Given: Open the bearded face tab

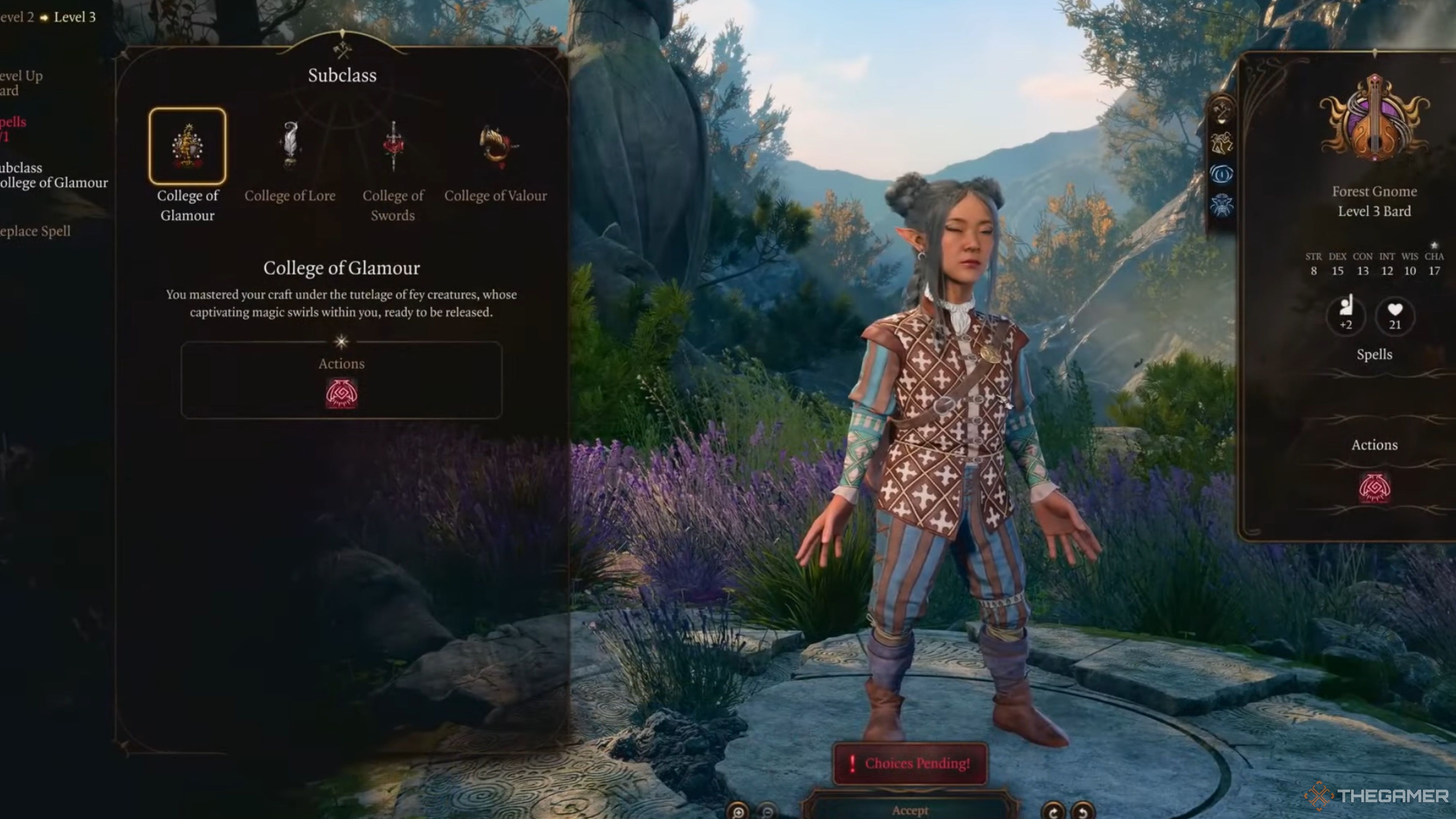Looking at the screenshot, I should [1222, 205].
